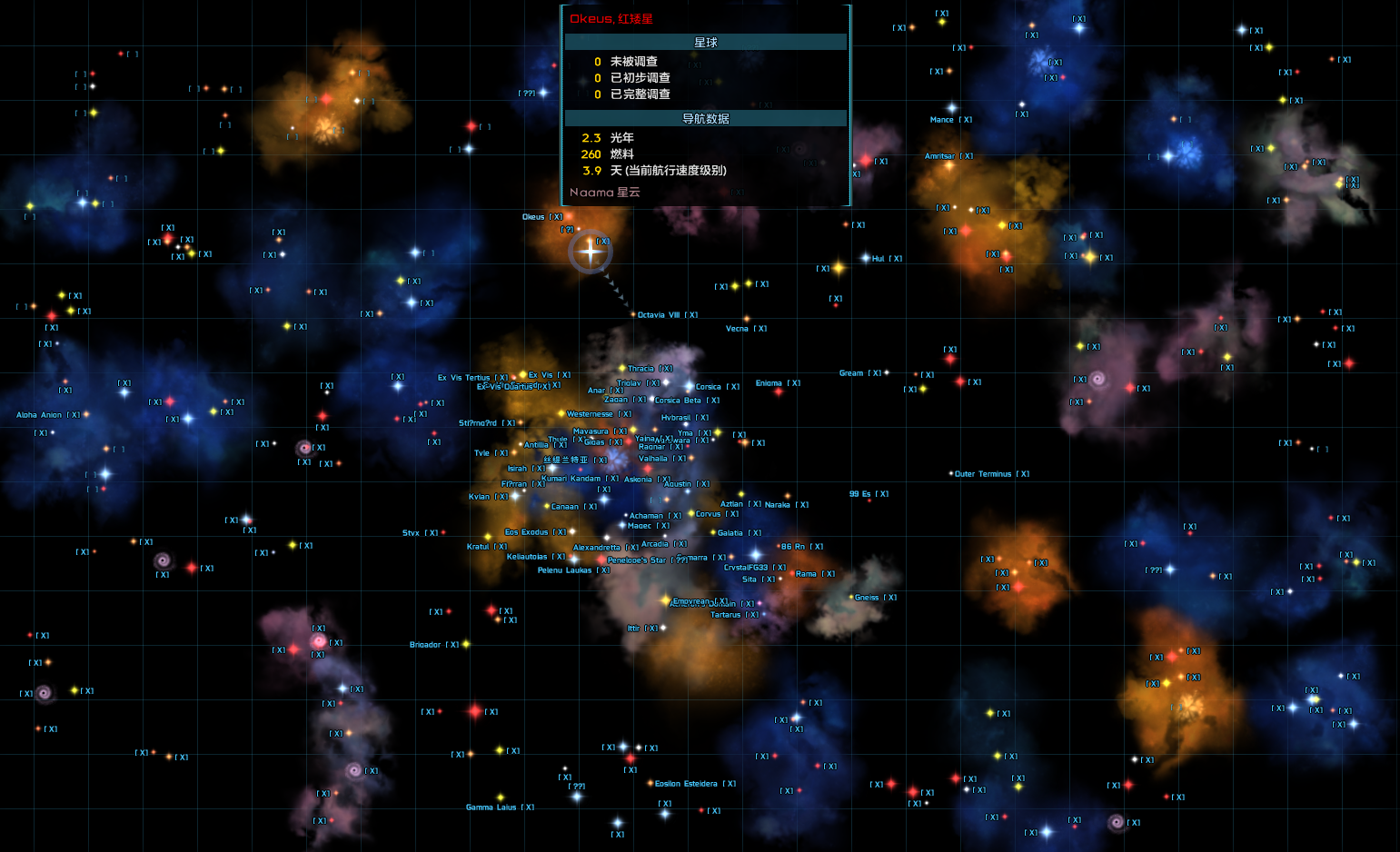Click Enioma's red star icon
The image size is (1400, 852).
pyautogui.click(x=778, y=392)
